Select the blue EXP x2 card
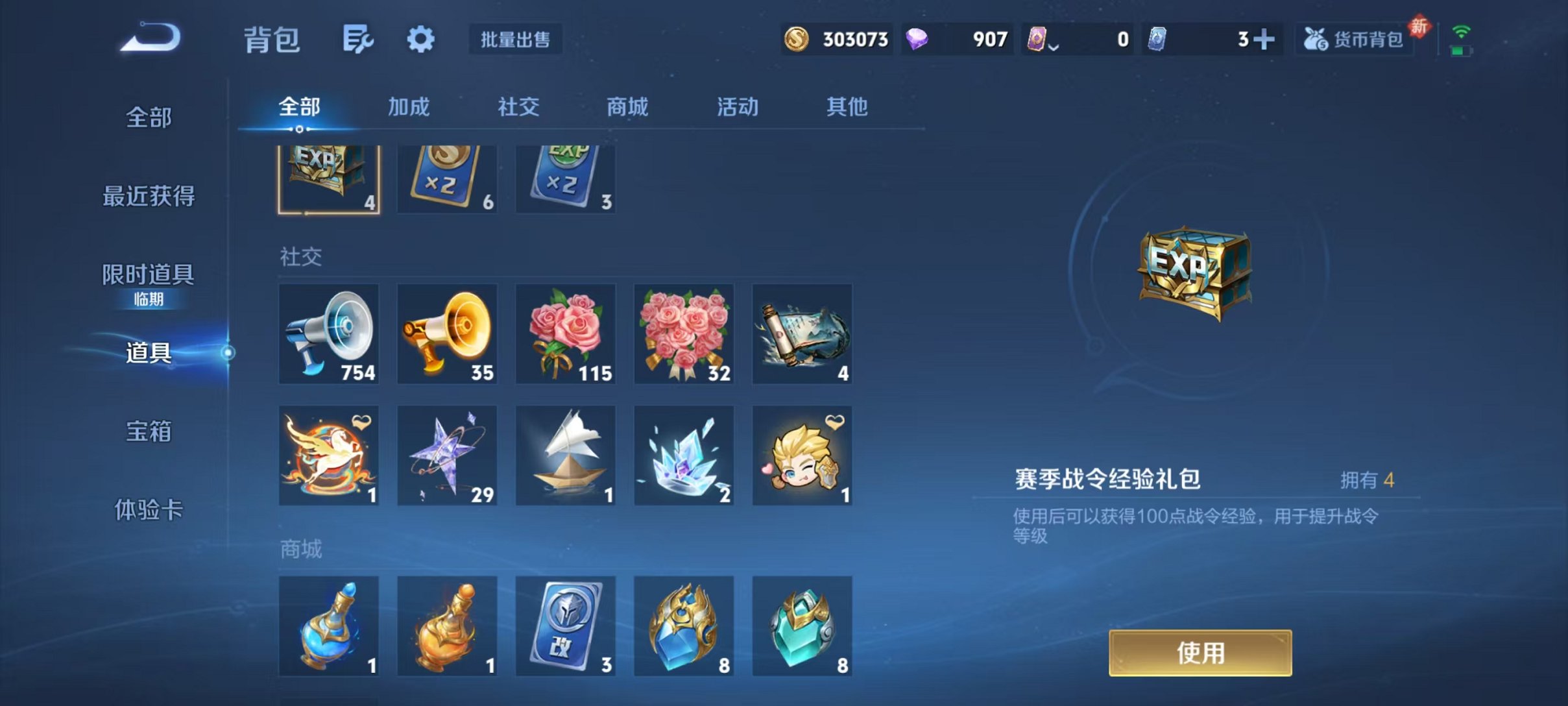 565,175
